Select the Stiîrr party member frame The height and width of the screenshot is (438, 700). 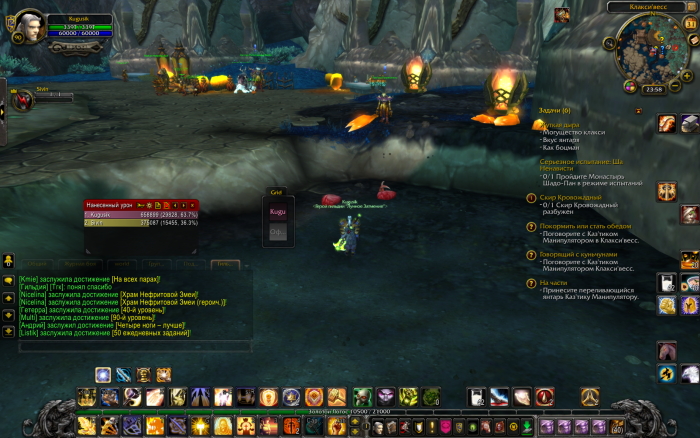tap(22, 99)
